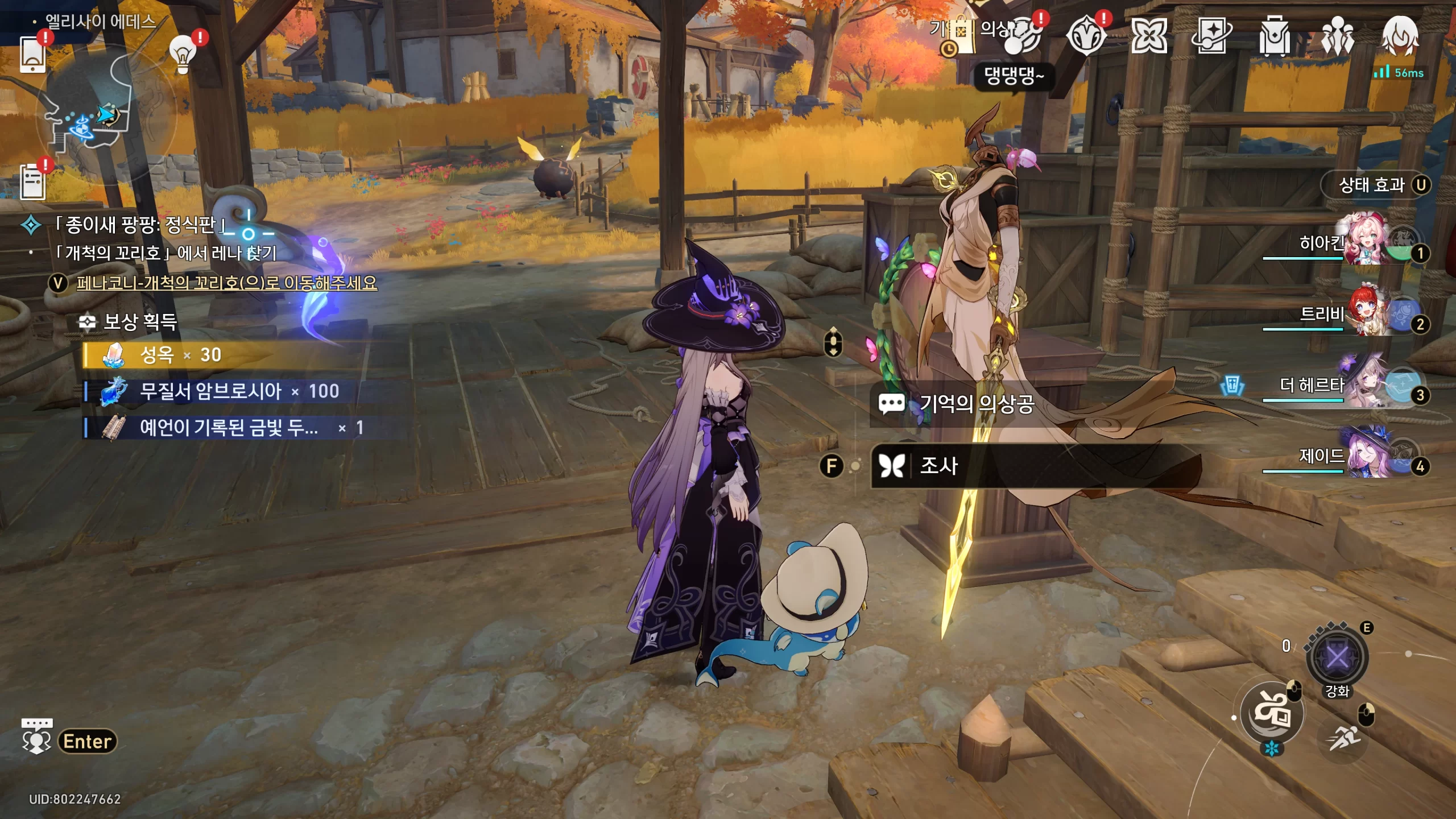Open the suitcase inventory icon

point(1274,35)
